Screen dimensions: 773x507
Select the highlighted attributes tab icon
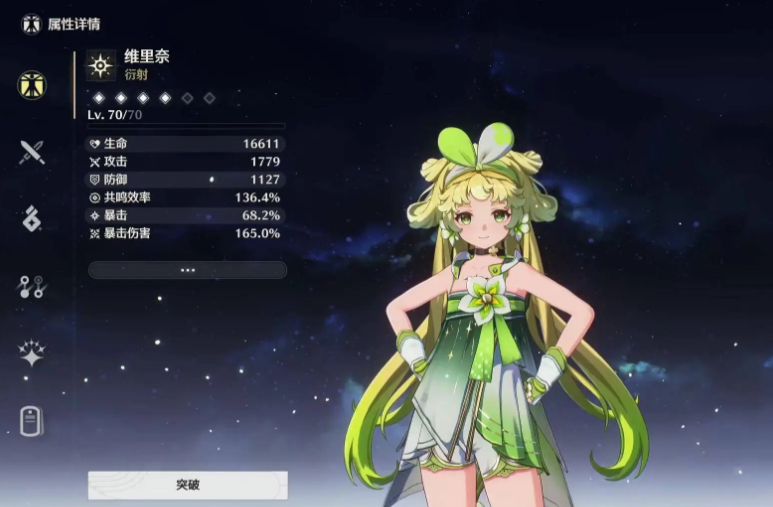point(32,85)
